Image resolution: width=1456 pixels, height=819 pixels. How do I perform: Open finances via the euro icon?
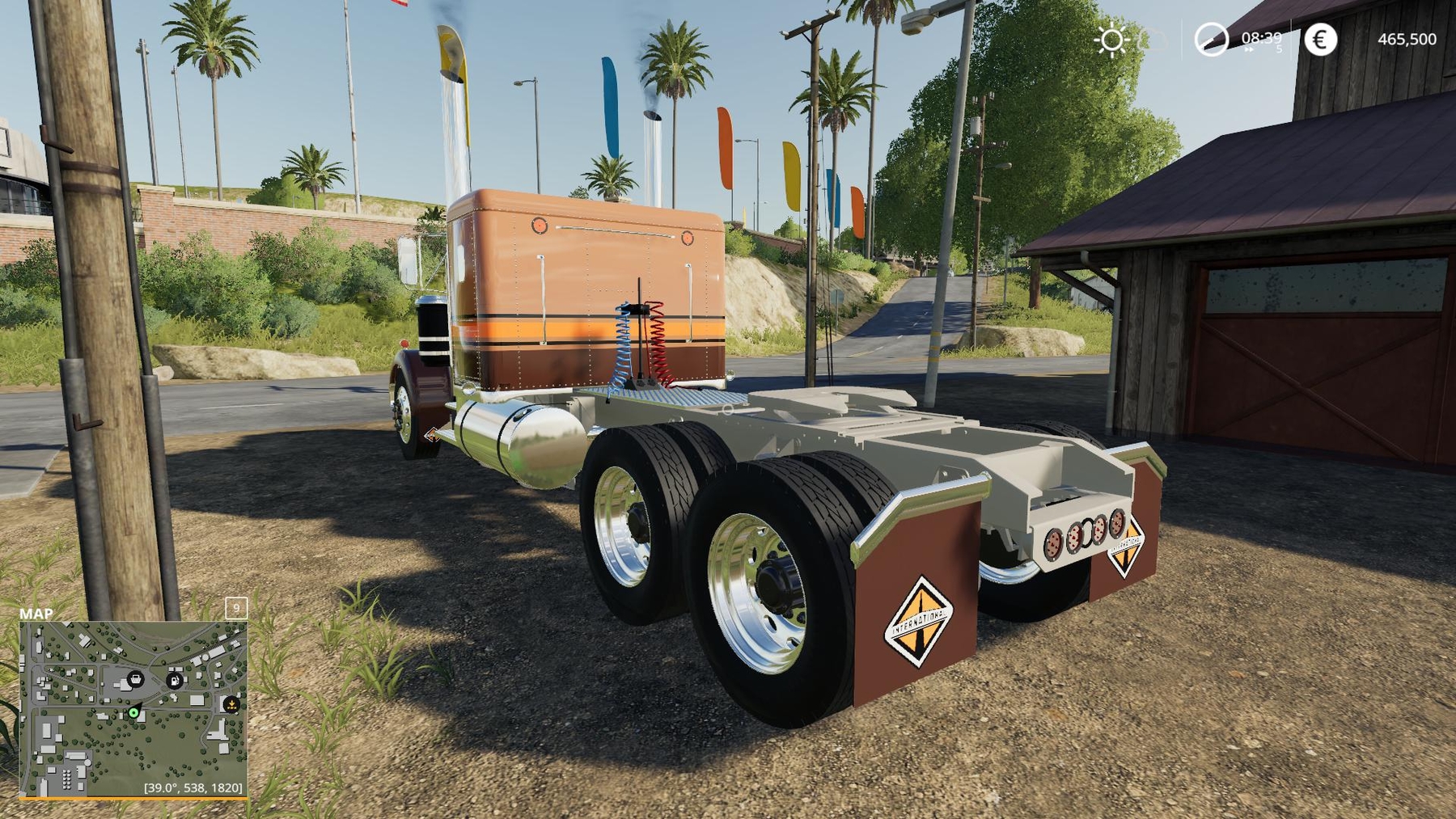1320,40
